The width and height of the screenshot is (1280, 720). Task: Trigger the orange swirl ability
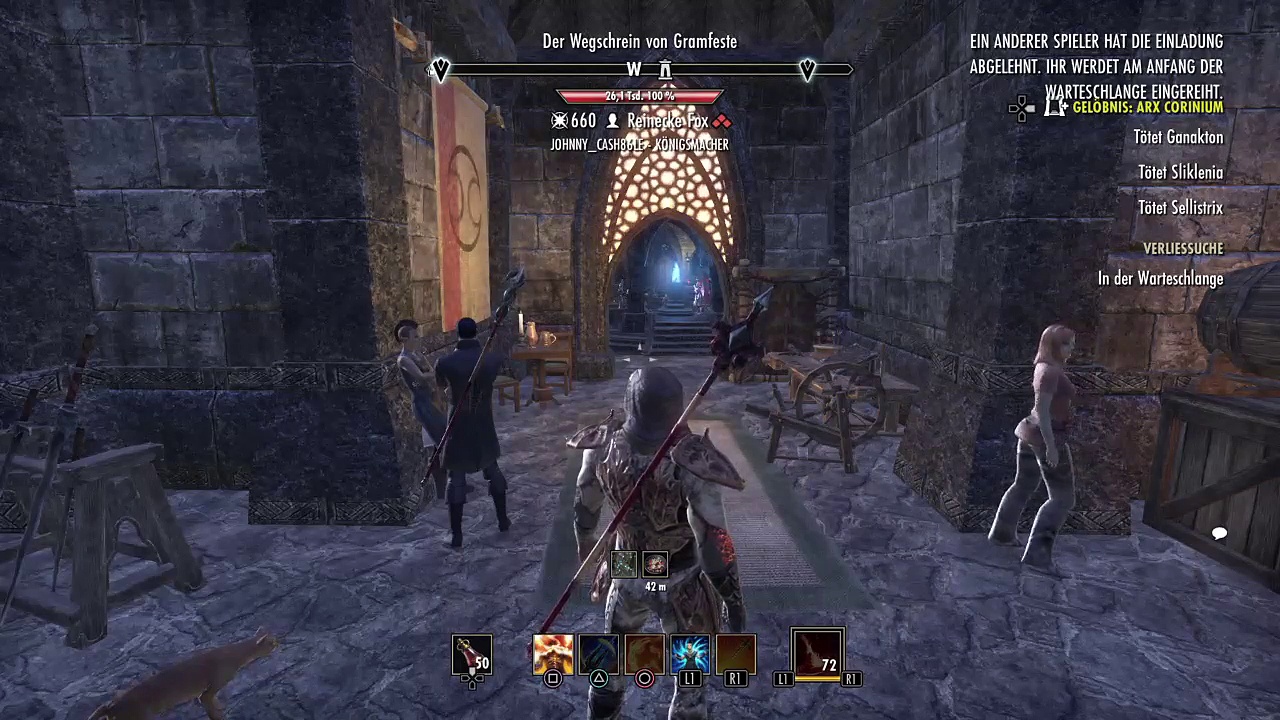tap(644, 654)
